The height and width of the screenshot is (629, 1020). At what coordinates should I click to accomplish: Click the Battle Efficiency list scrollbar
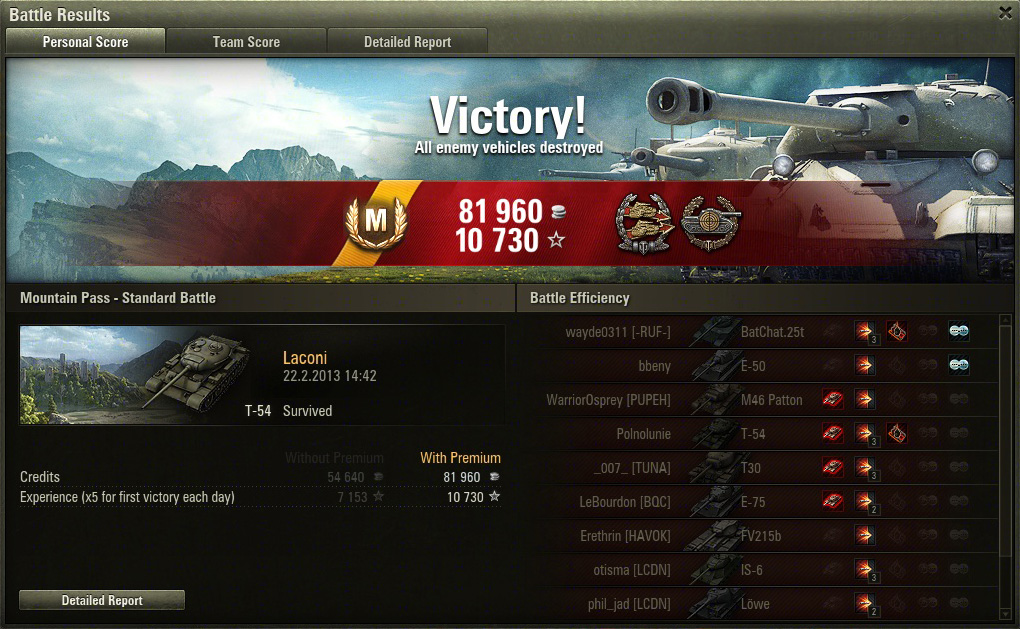(1005, 450)
